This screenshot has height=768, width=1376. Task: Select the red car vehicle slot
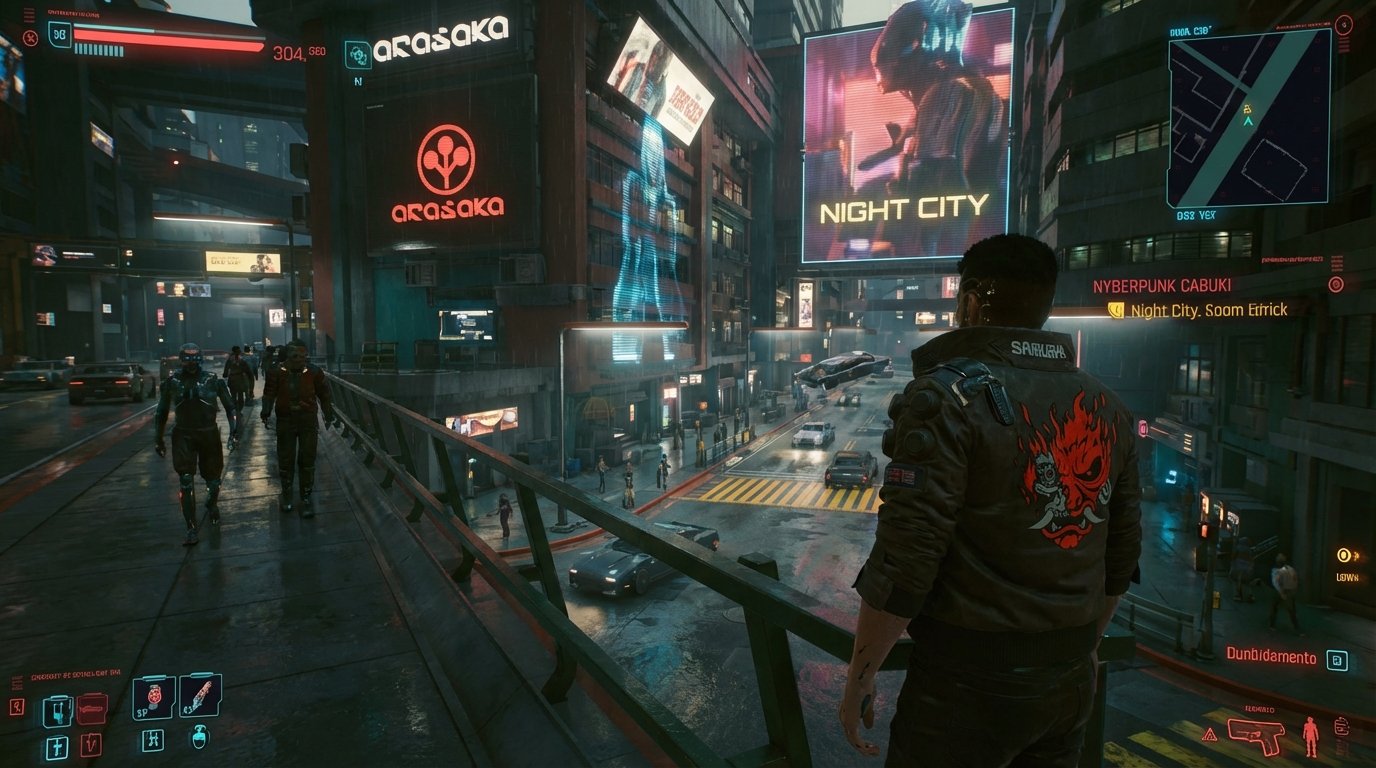[x=92, y=709]
